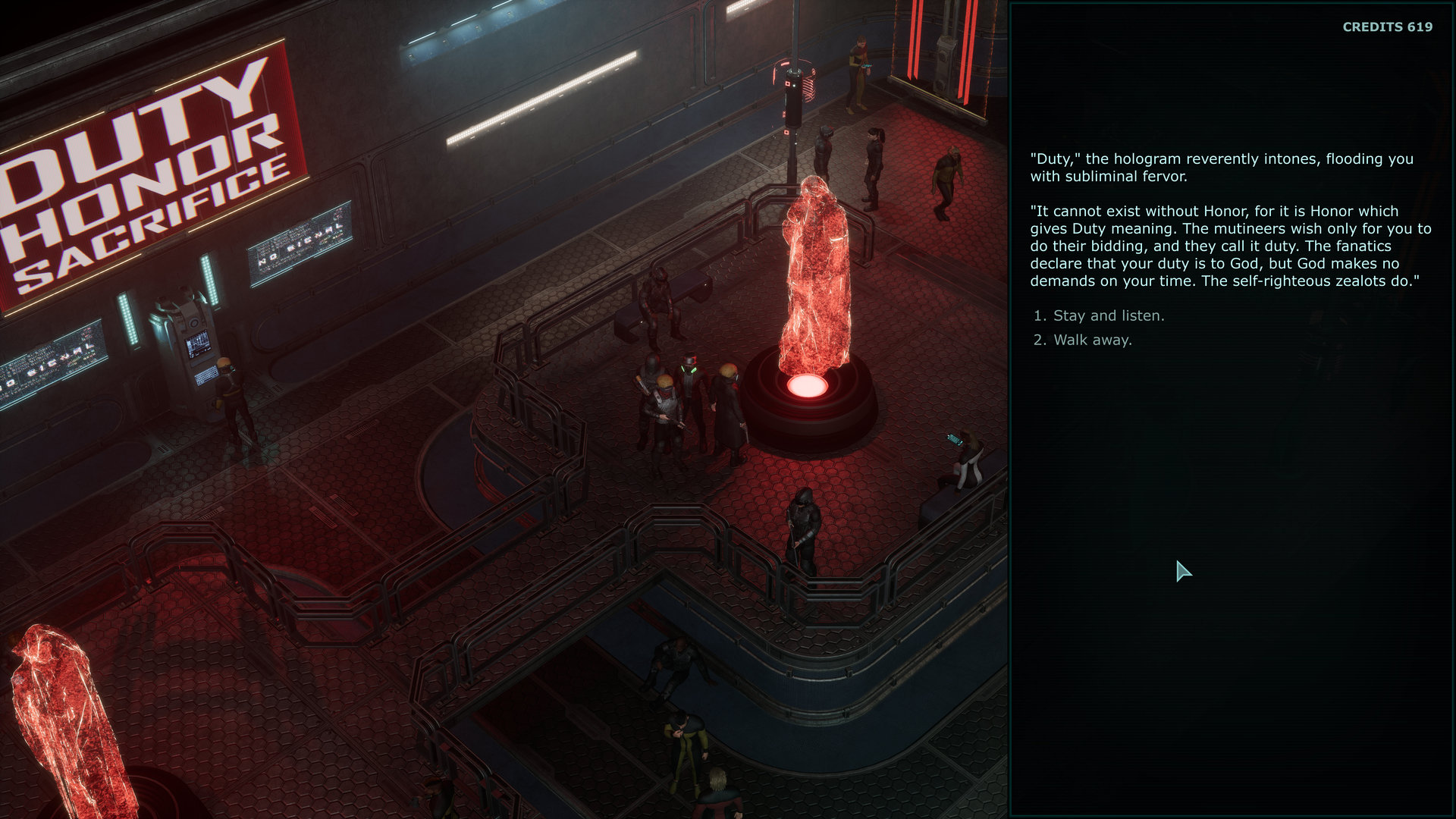Choose the 'Stay and listen.' dialogue option
Viewport: 1456px width, 819px height.
point(1108,315)
